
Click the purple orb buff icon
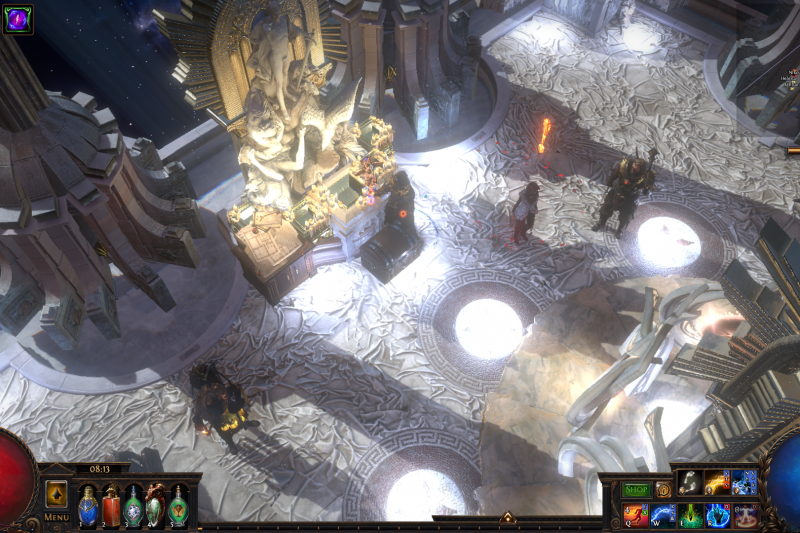[x=17, y=18]
